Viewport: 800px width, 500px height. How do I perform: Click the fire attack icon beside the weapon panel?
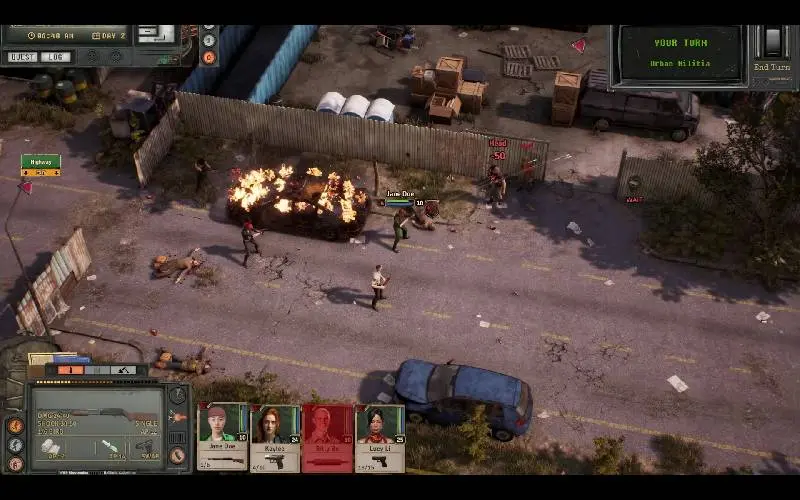[x=15, y=424]
